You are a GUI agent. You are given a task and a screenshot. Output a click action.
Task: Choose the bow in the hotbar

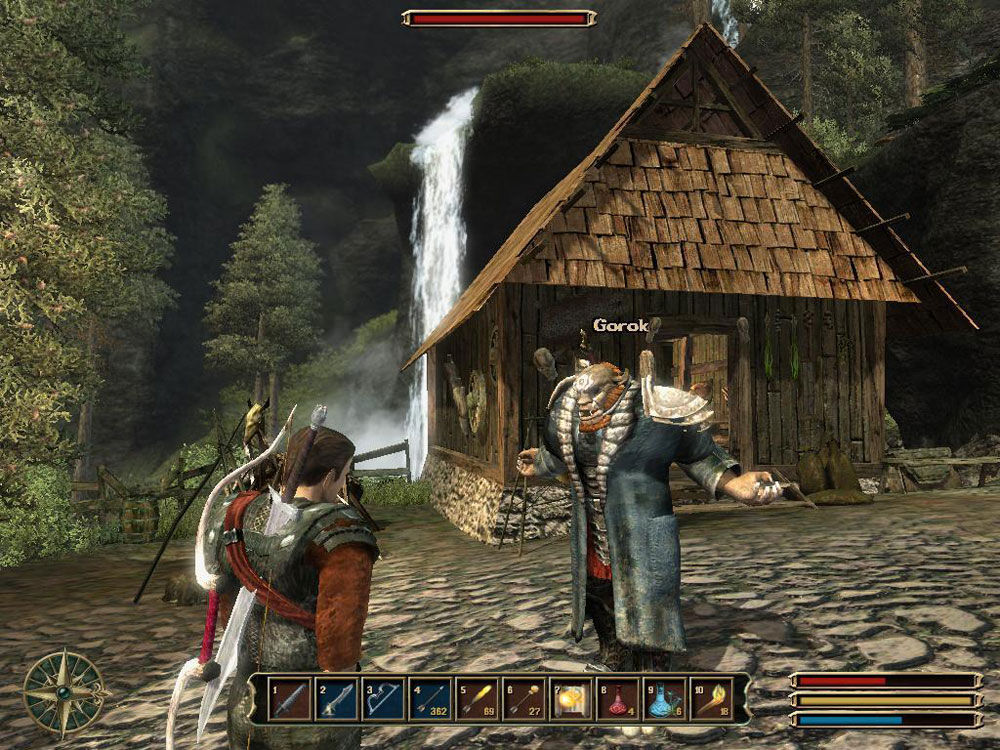click(384, 699)
